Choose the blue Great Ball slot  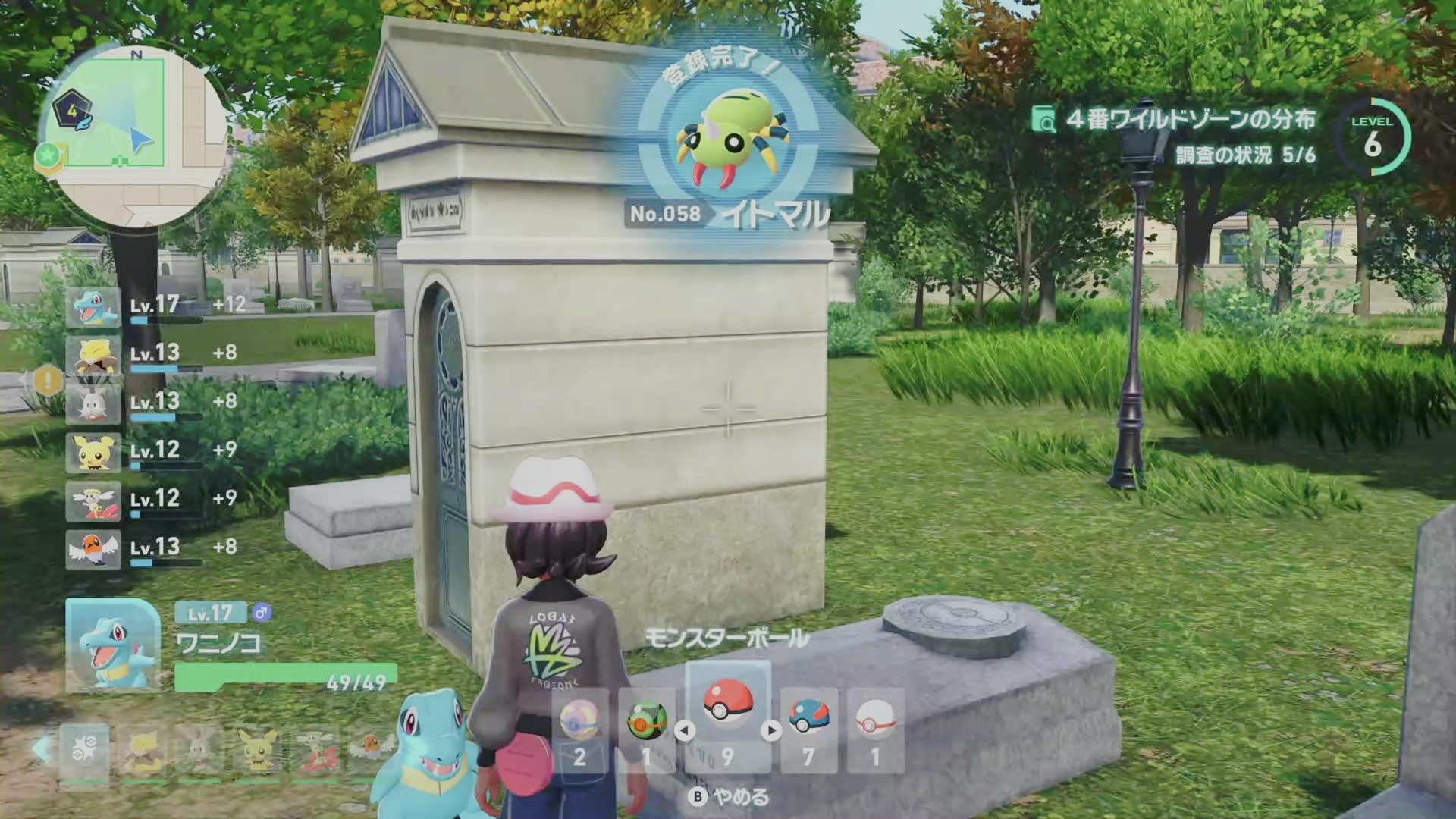click(808, 730)
